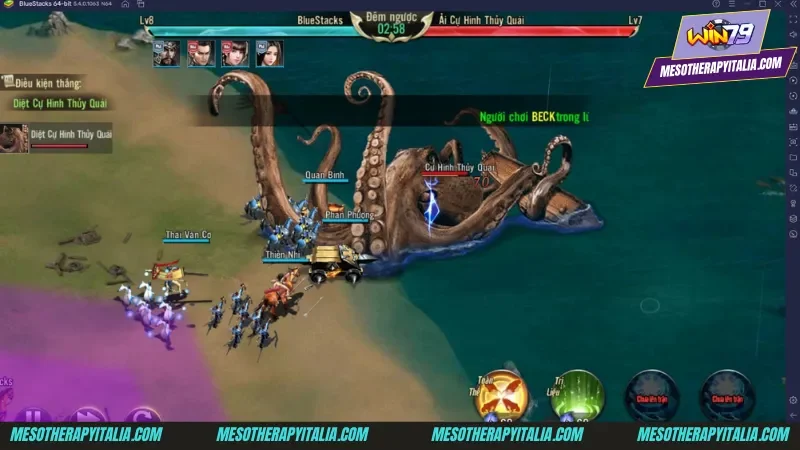
Task: Speed up combat with the fast-forward button
Action: pyautogui.click(x=88, y=415)
